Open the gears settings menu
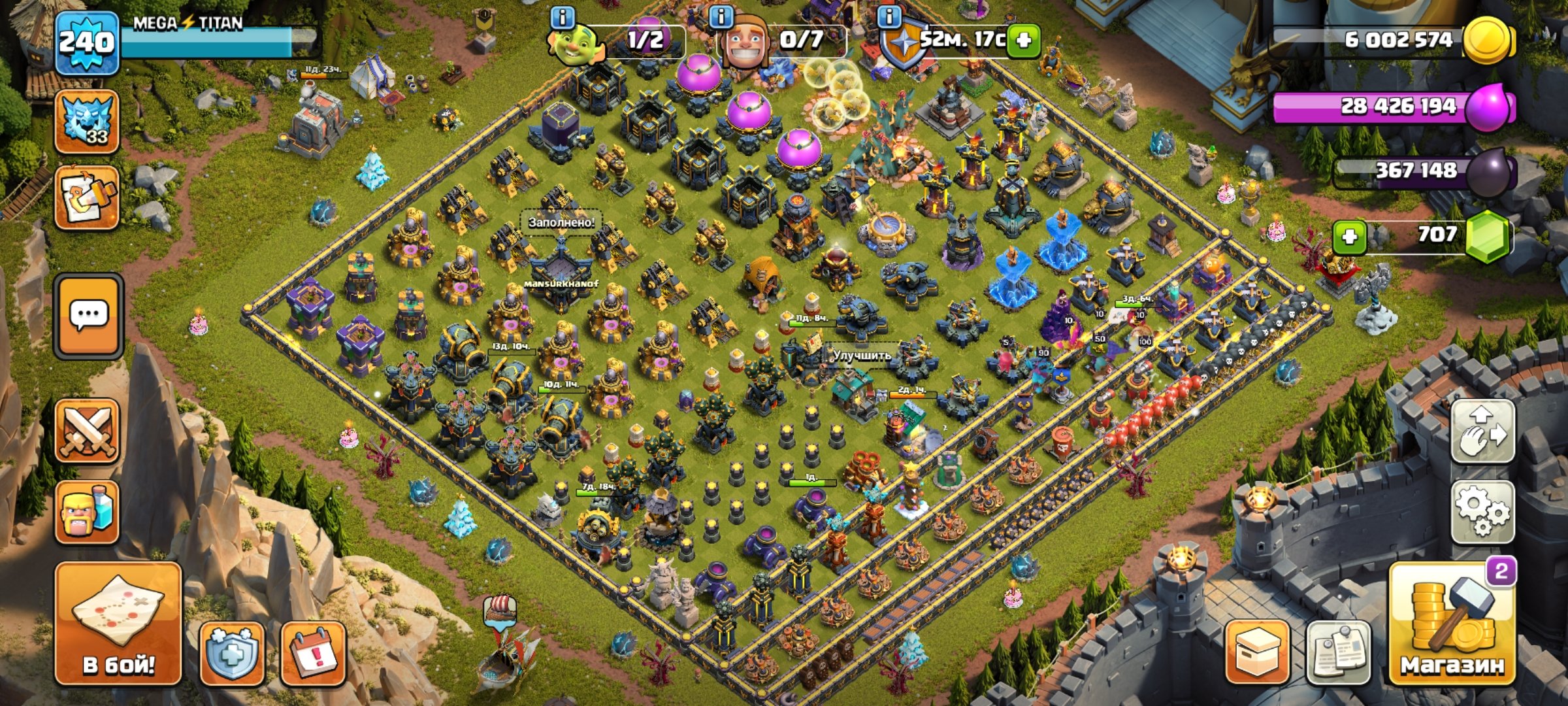Viewport: 1568px width, 706px height. tap(1482, 512)
